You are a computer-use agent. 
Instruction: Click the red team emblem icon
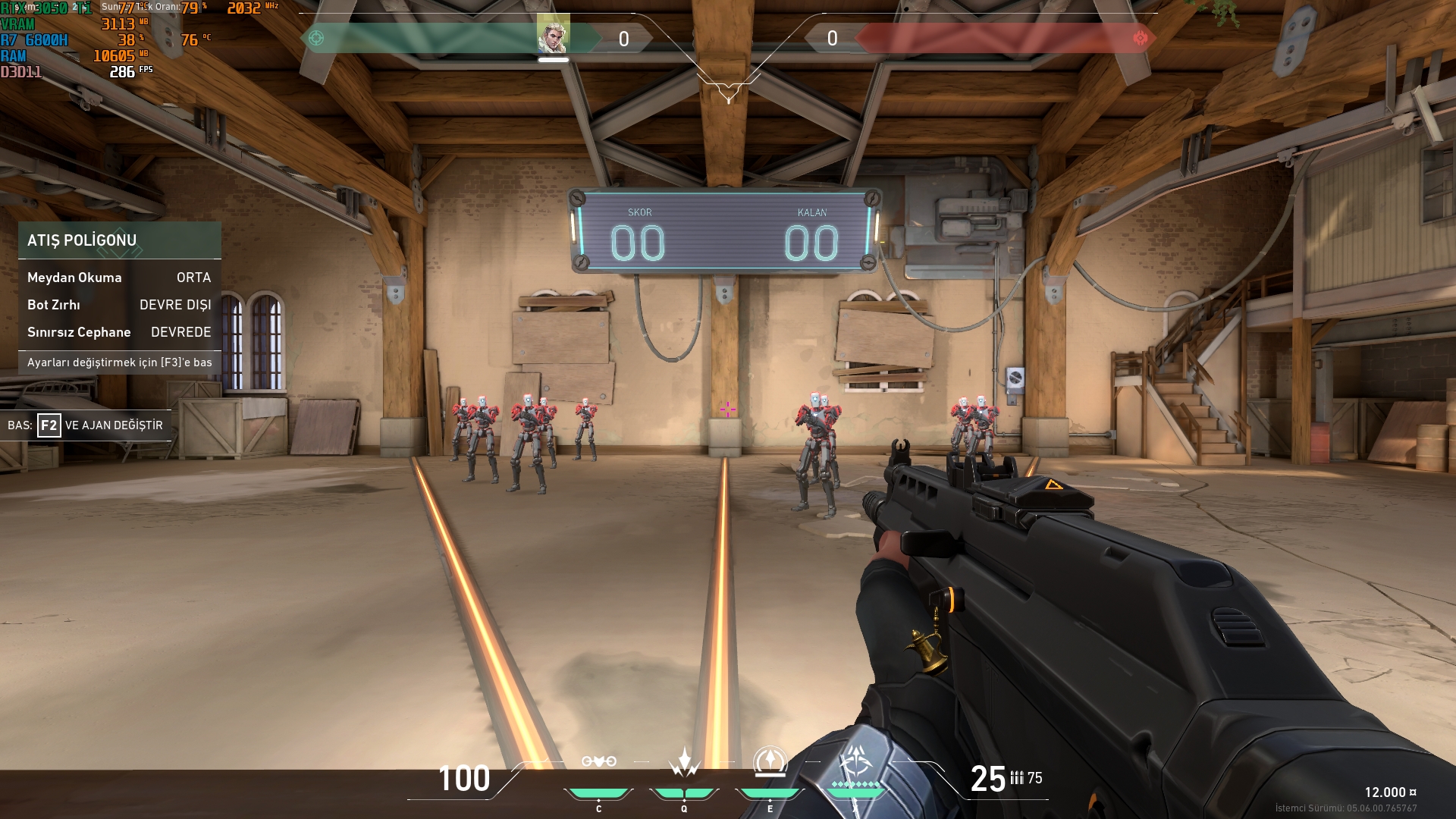pyautogui.click(x=1140, y=38)
